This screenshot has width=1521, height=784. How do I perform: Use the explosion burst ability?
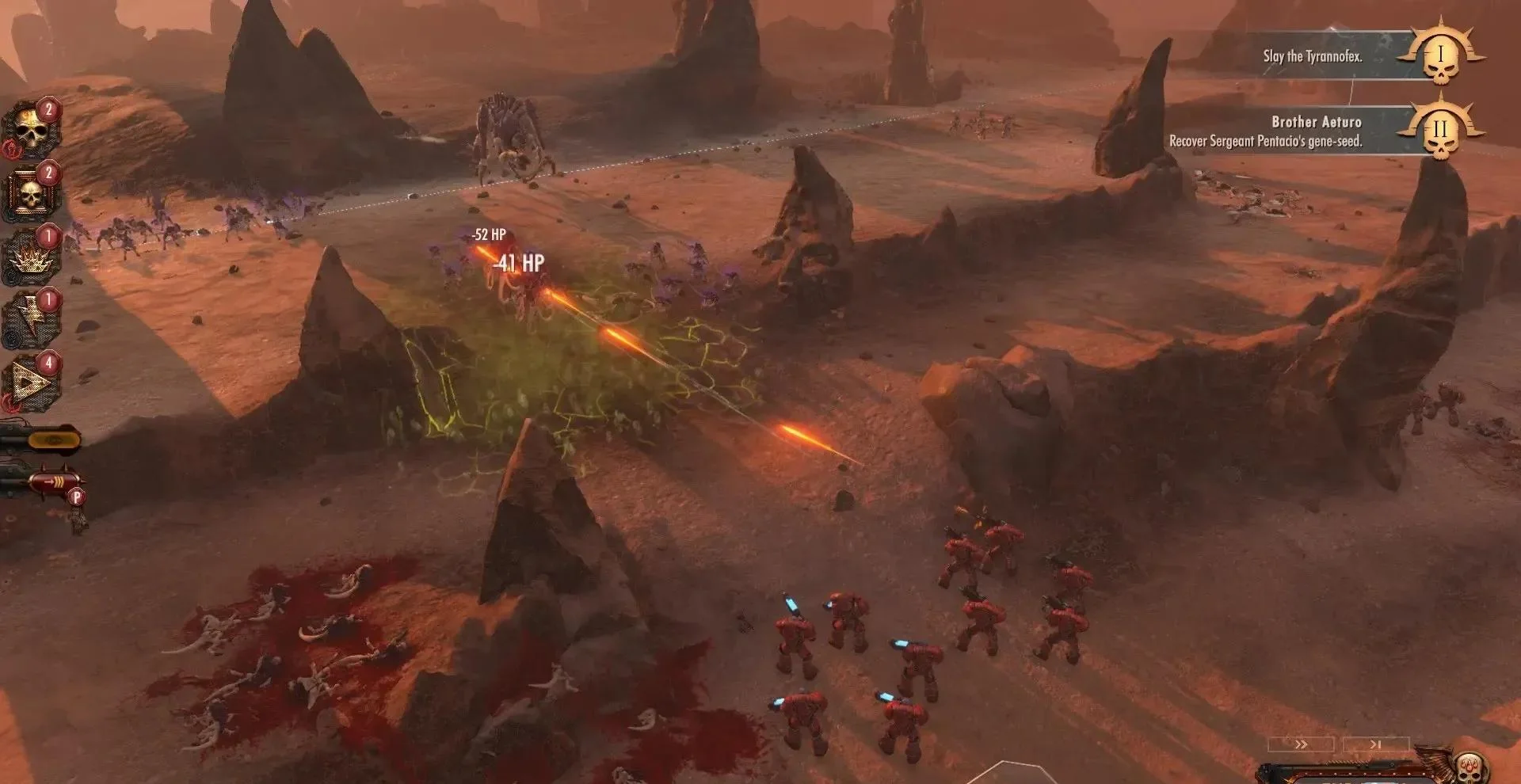point(31,257)
